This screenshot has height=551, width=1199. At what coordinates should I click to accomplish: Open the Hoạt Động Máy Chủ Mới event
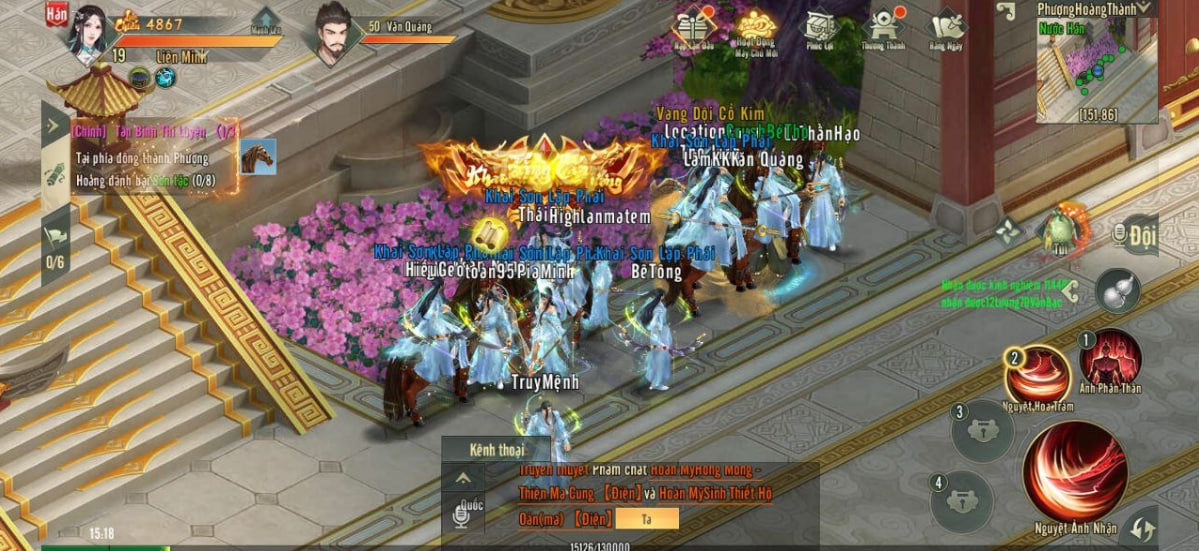(x=757, y=27)
